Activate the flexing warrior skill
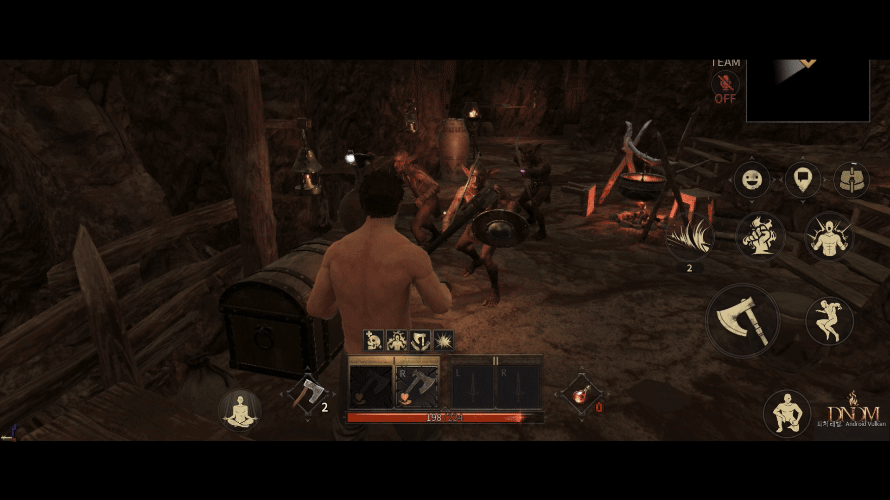The width and height of the screenshot is (890, 500). pyautogui.click(x=829, y=235)
